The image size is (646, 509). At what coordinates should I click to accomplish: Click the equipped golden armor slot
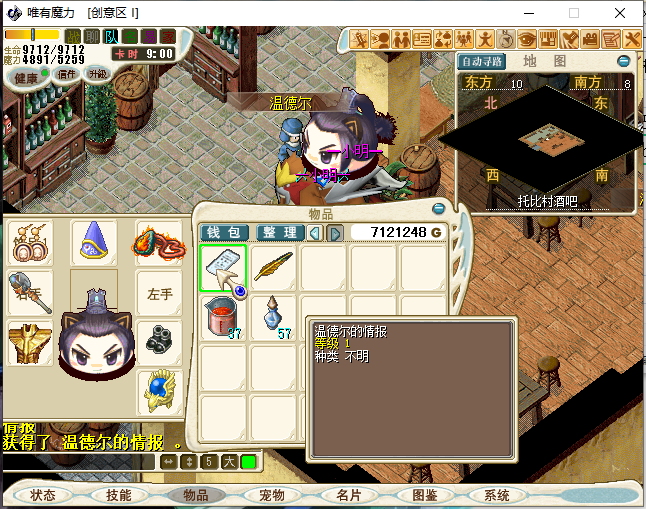point(30,343)
